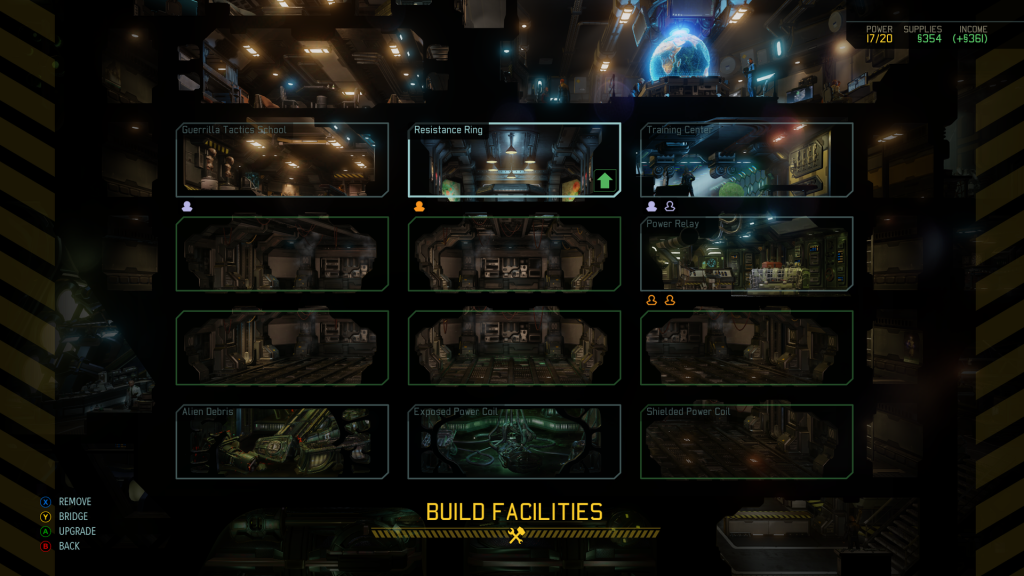Select the Guerrilla Tactics School room
Viewport: 1024px width, 576px height.
[282, 161]
